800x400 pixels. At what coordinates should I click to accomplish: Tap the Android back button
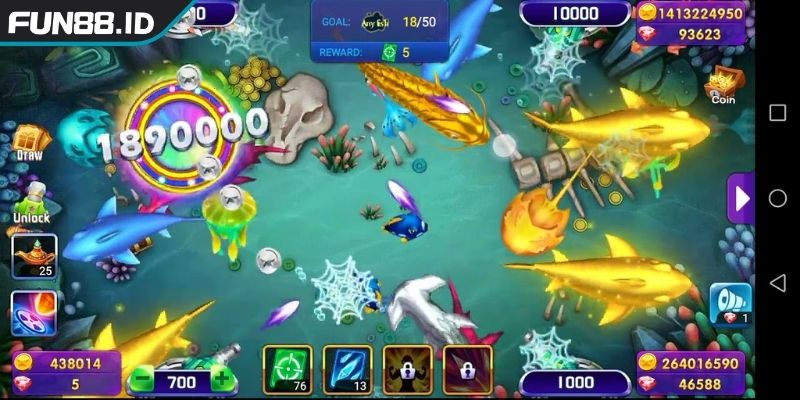tap(777, 284)
